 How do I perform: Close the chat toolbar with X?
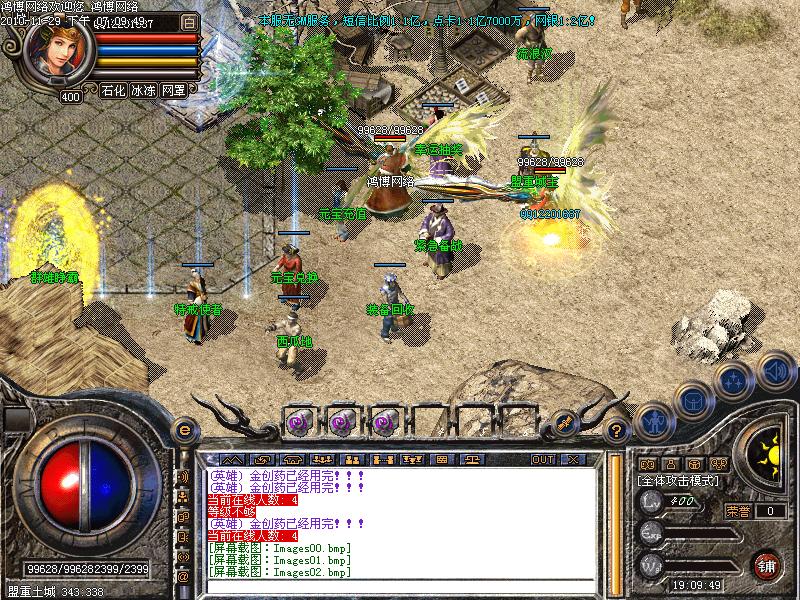point(572,459)
